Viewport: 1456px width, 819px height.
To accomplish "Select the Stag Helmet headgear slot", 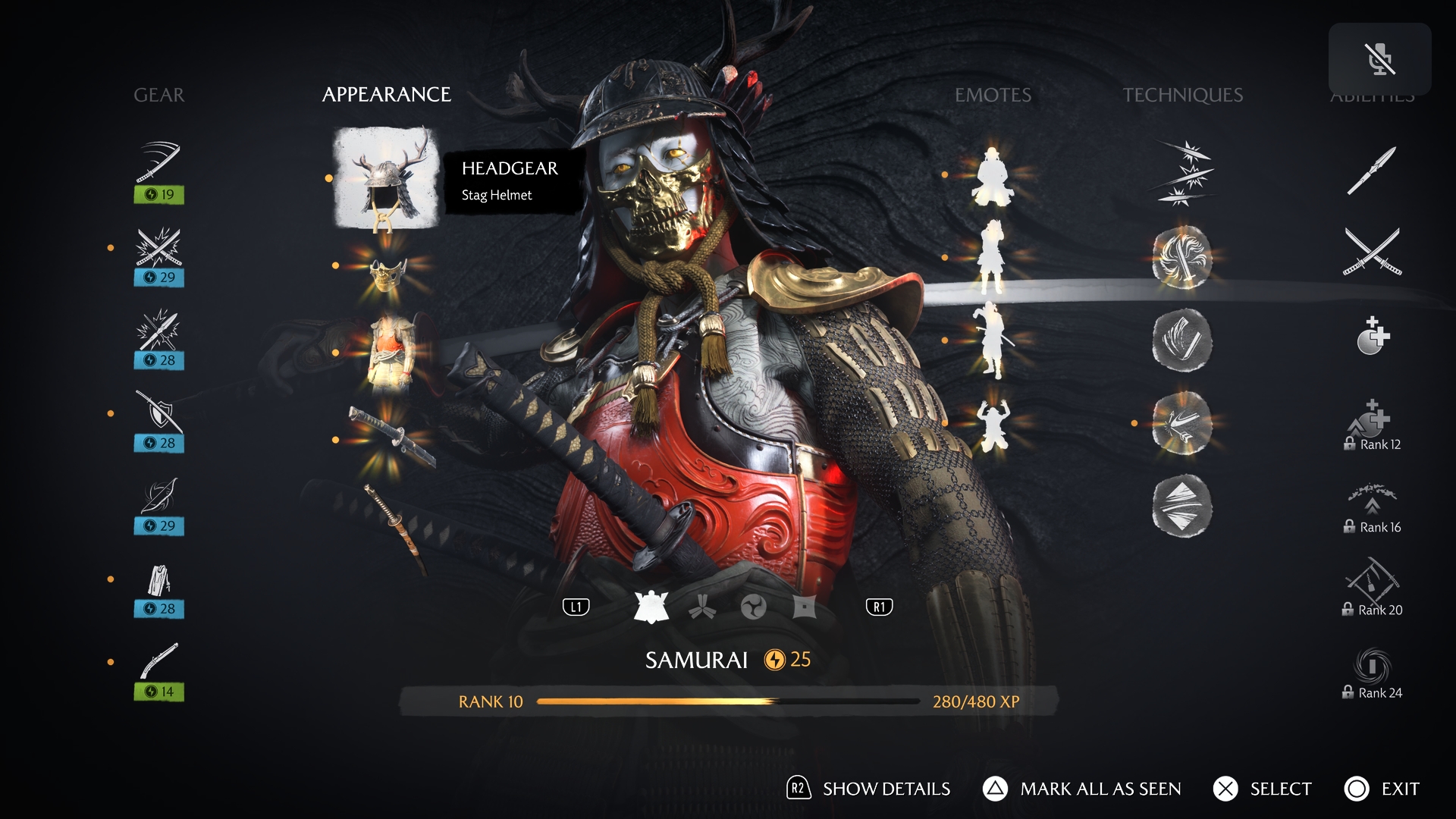I will pyautogui.click(x=387, y=179).
